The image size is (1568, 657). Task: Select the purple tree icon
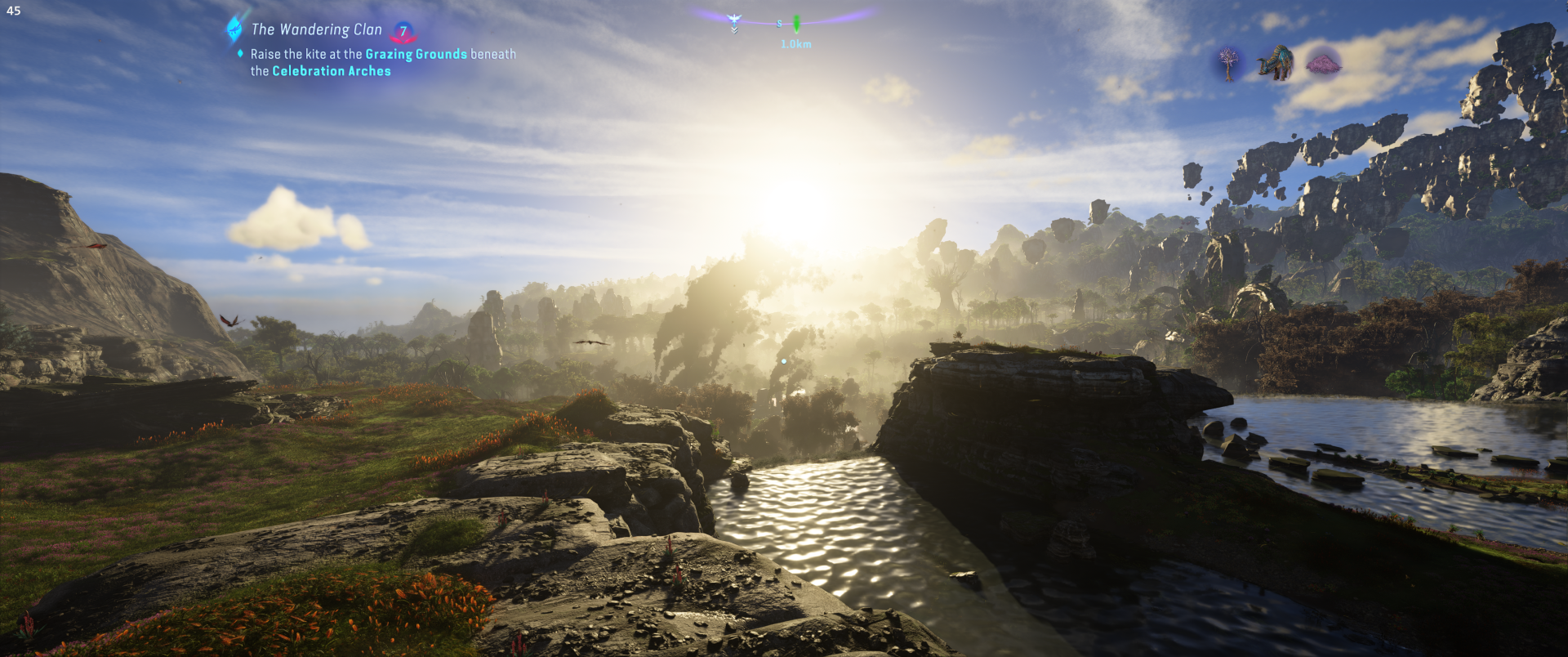[1227, 63]
